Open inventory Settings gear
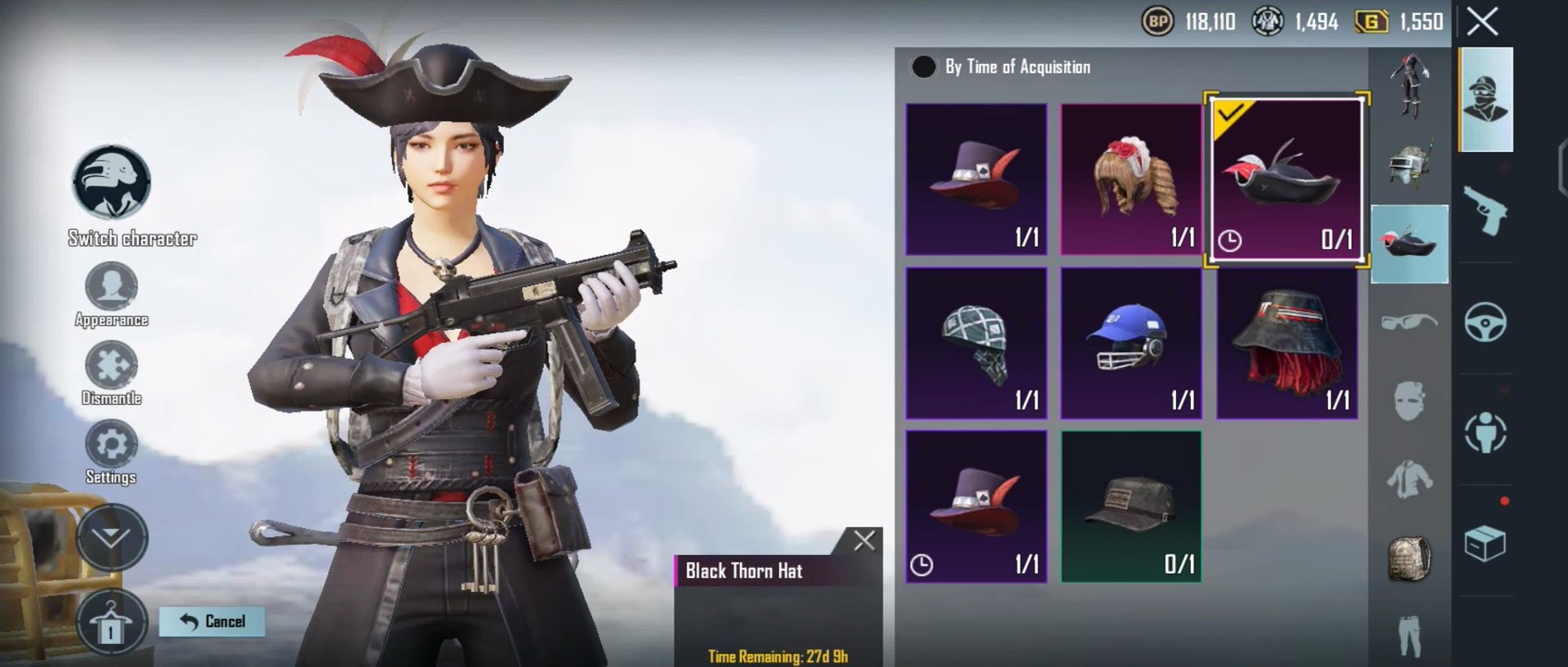The width and height of the screenshot is (1568, 667). (111, 447)
